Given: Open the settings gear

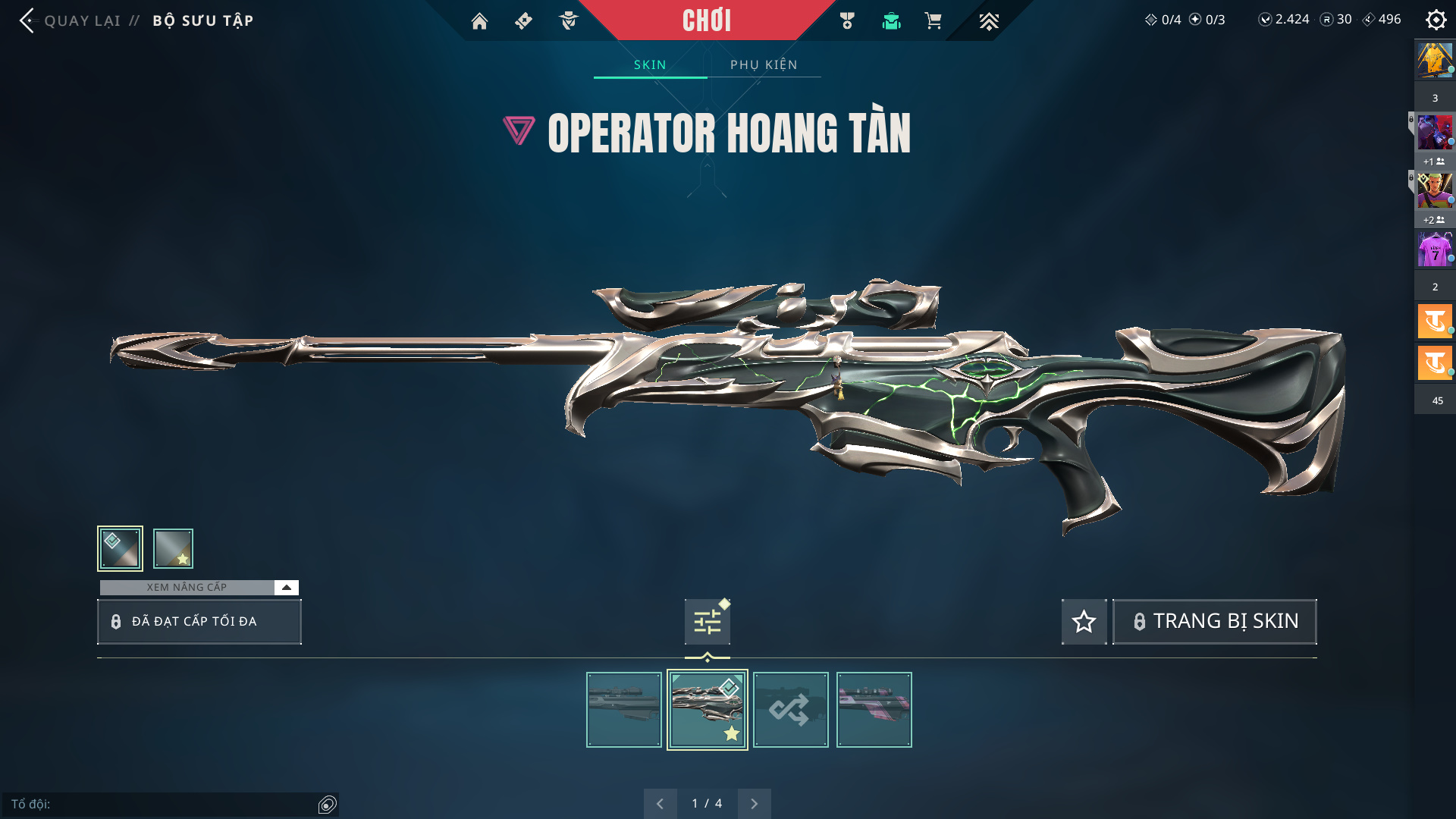Looking at the screenshot, I should (1436, 20).
